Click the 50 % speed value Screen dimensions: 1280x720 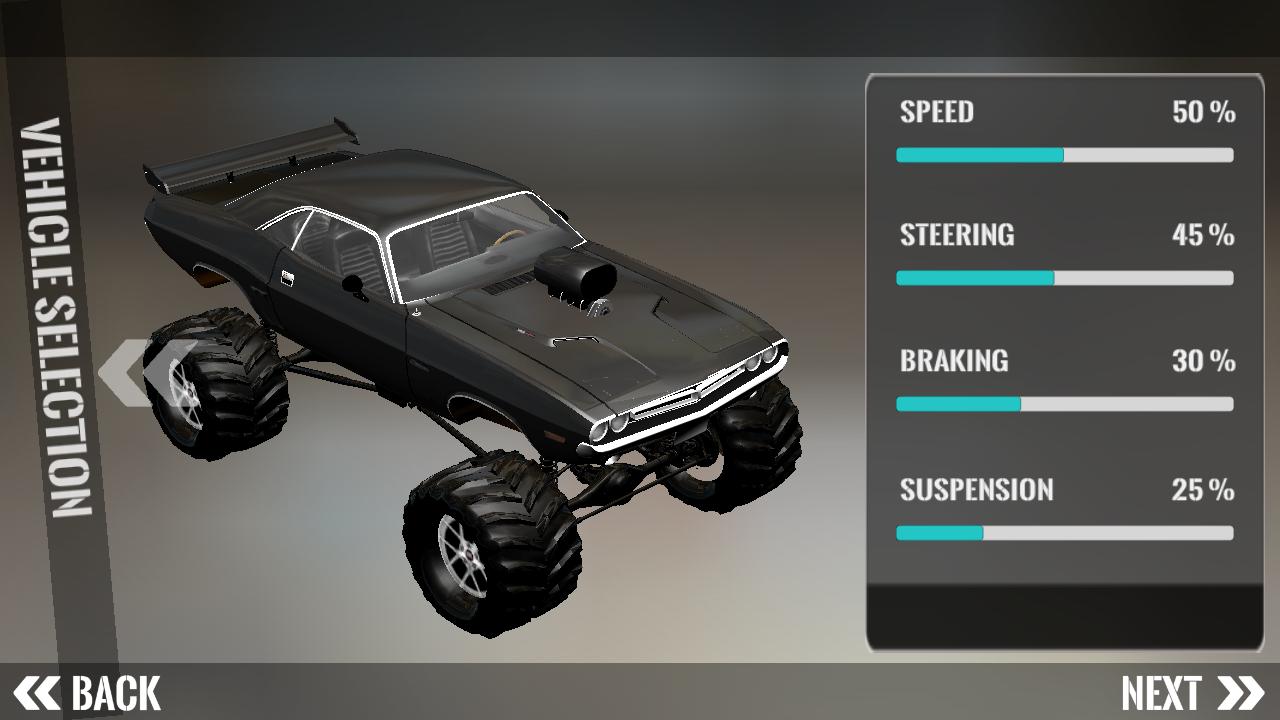click(1204, 113)
